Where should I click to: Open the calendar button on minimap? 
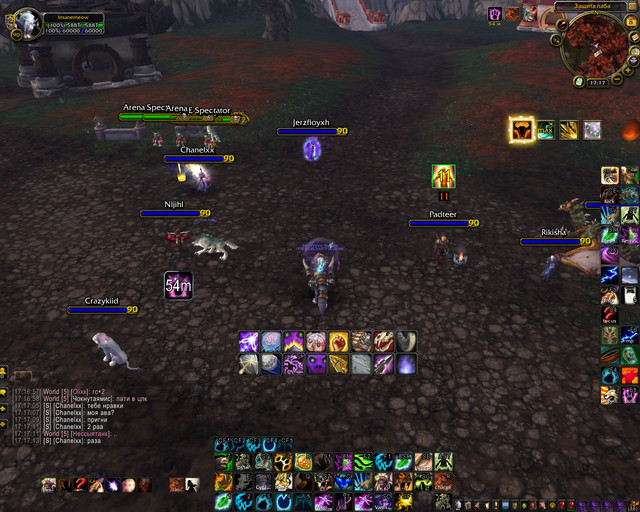coord(631,20)
